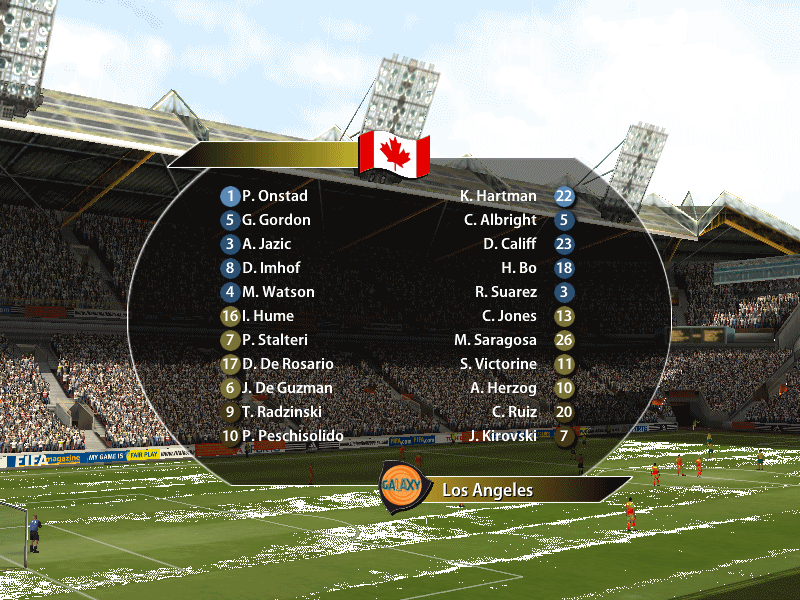Click the Canada flag emblem
The width and height of the screenshot is (800, 600).
(394, 154)
